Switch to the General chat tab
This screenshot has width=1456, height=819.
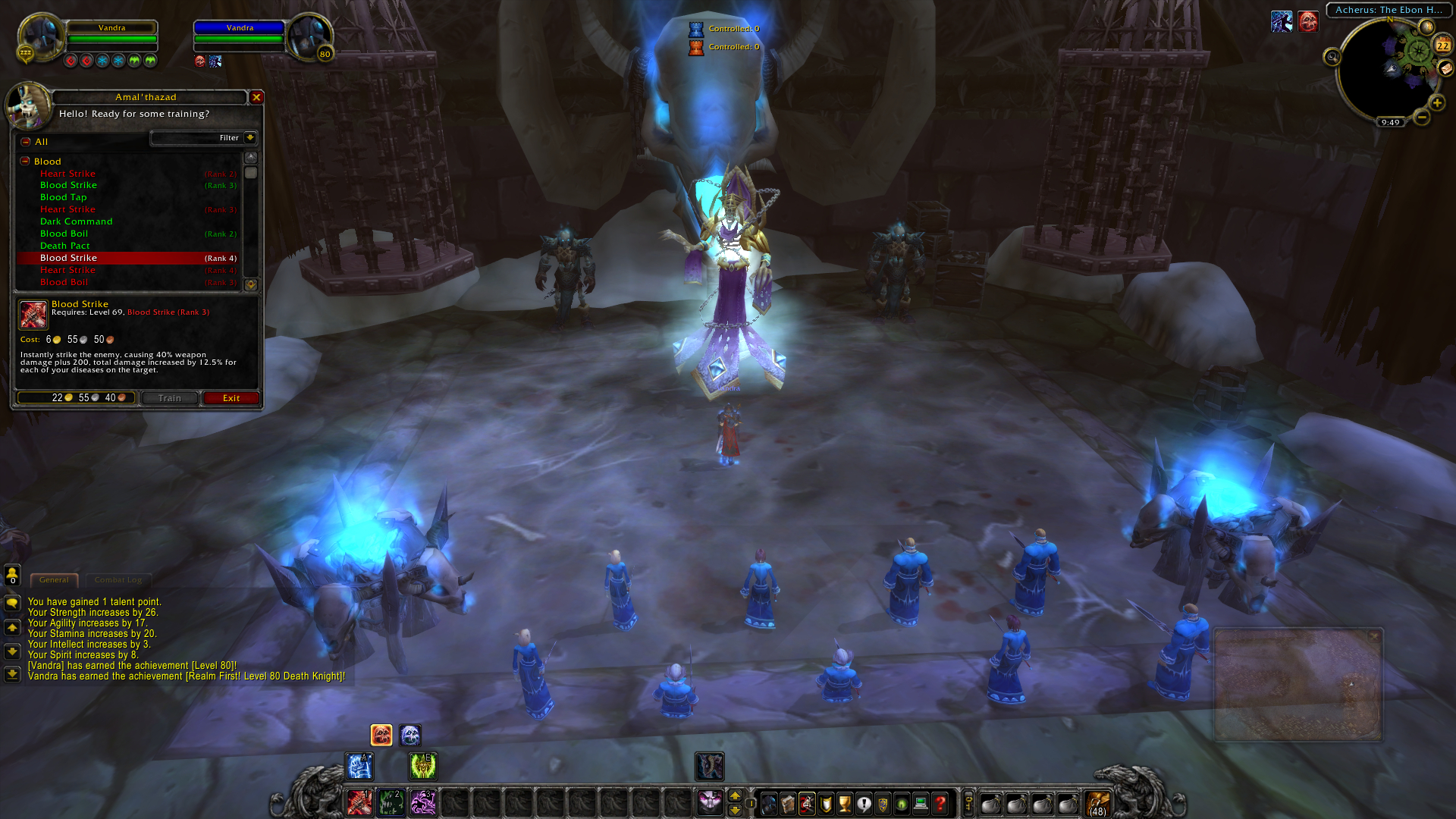click(53, 579)
